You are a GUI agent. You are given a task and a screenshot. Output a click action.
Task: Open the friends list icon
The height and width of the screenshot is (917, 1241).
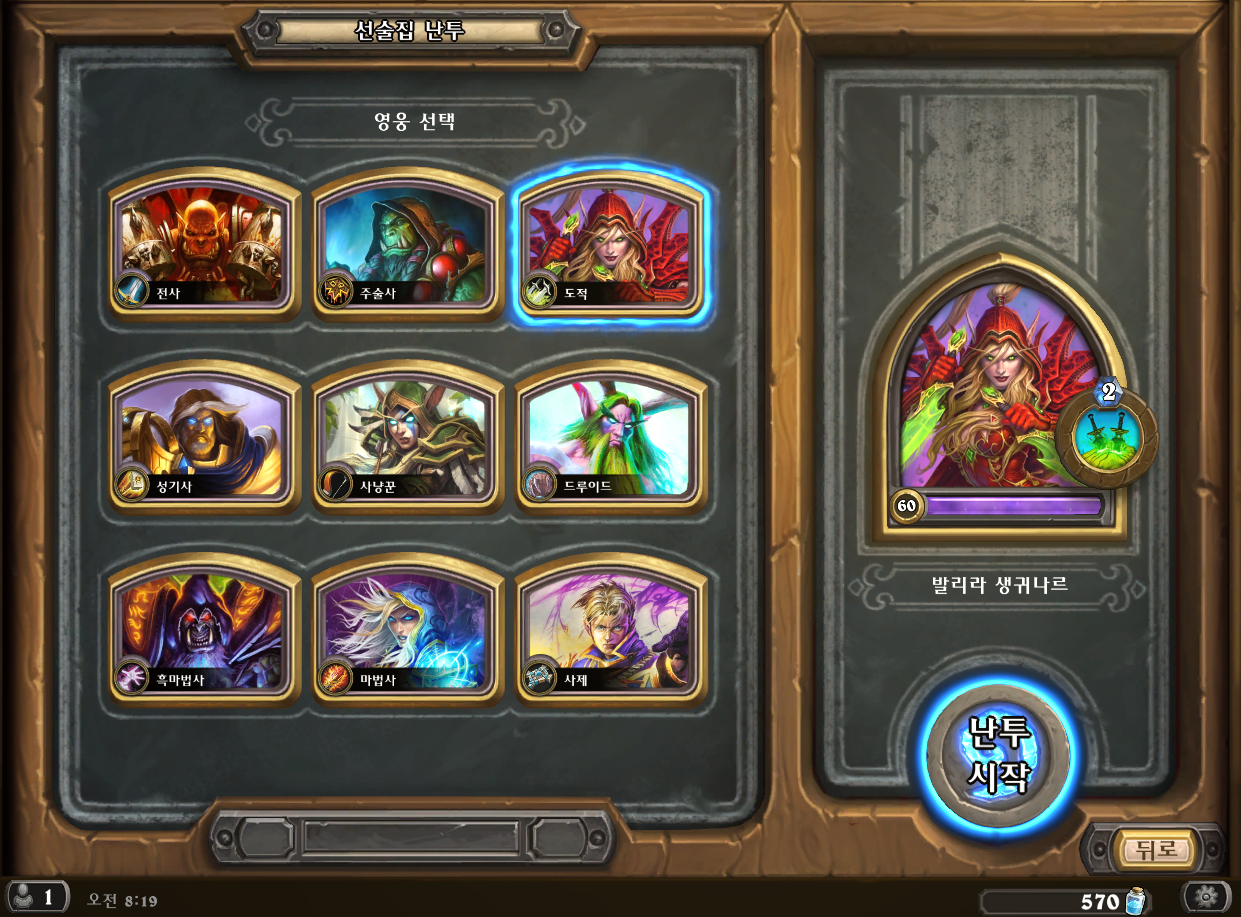tap(36, 896)
